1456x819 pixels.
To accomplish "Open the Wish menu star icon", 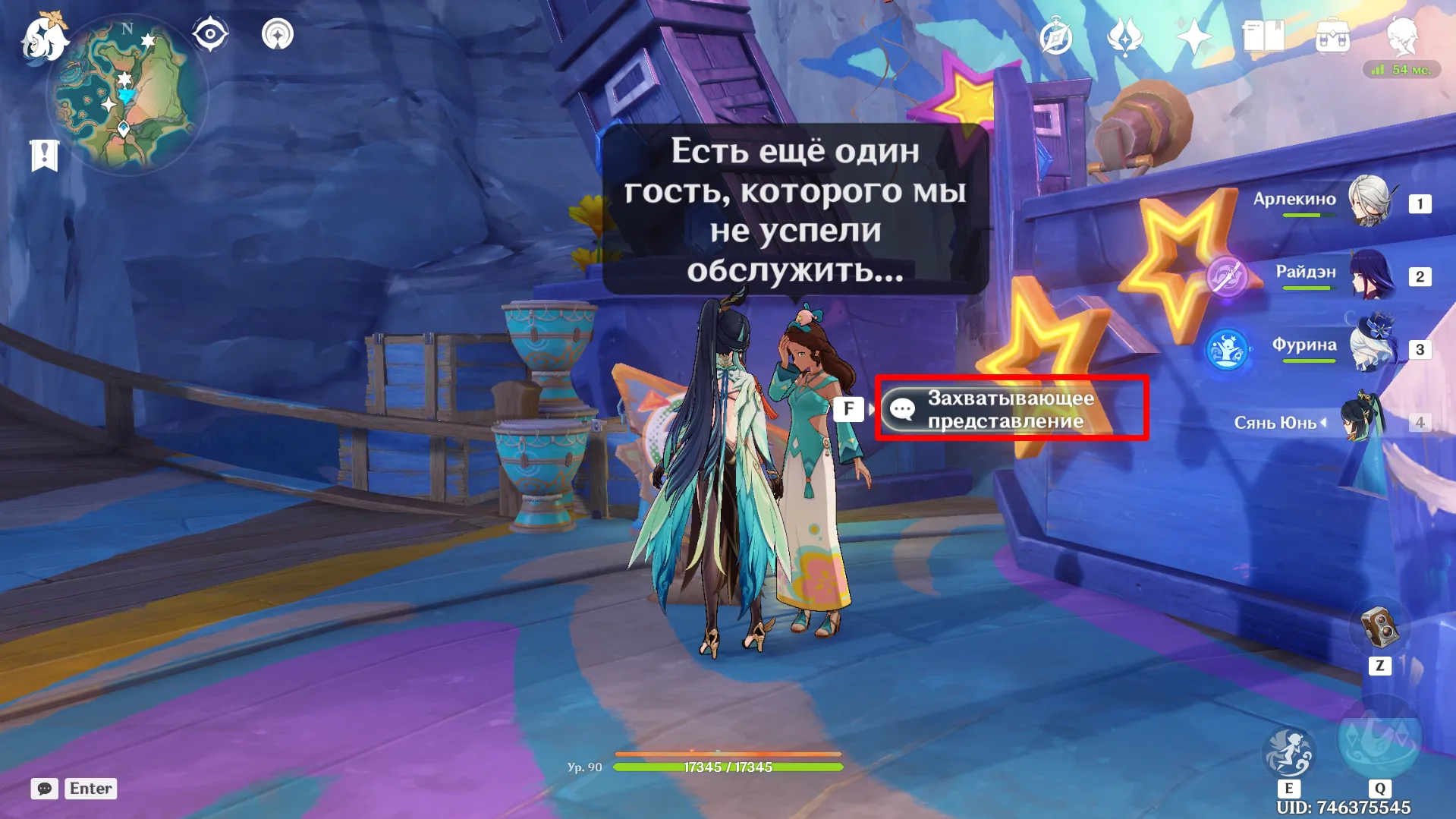I will pos(1193,33).
